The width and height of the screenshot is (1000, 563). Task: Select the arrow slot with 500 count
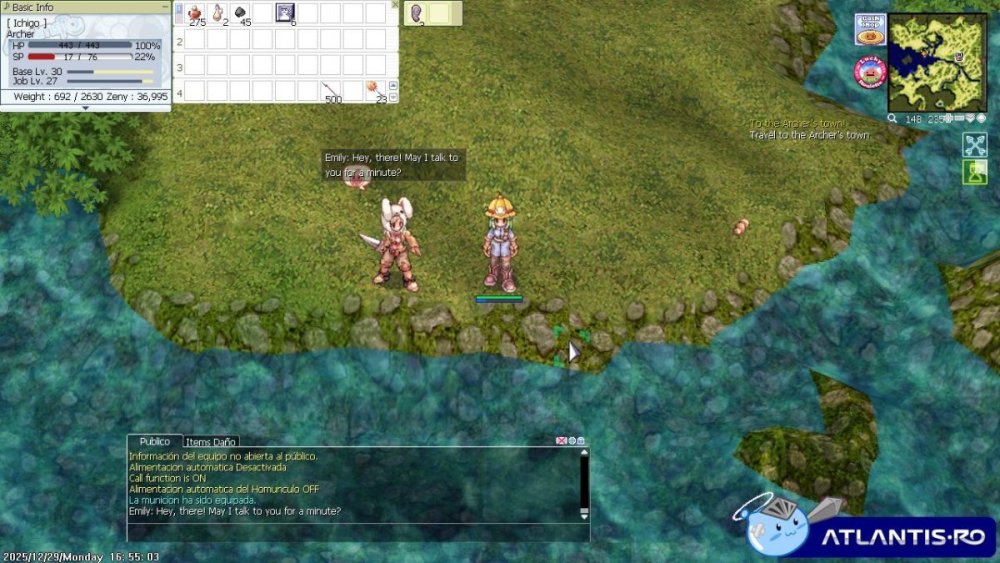pos(331,91)
